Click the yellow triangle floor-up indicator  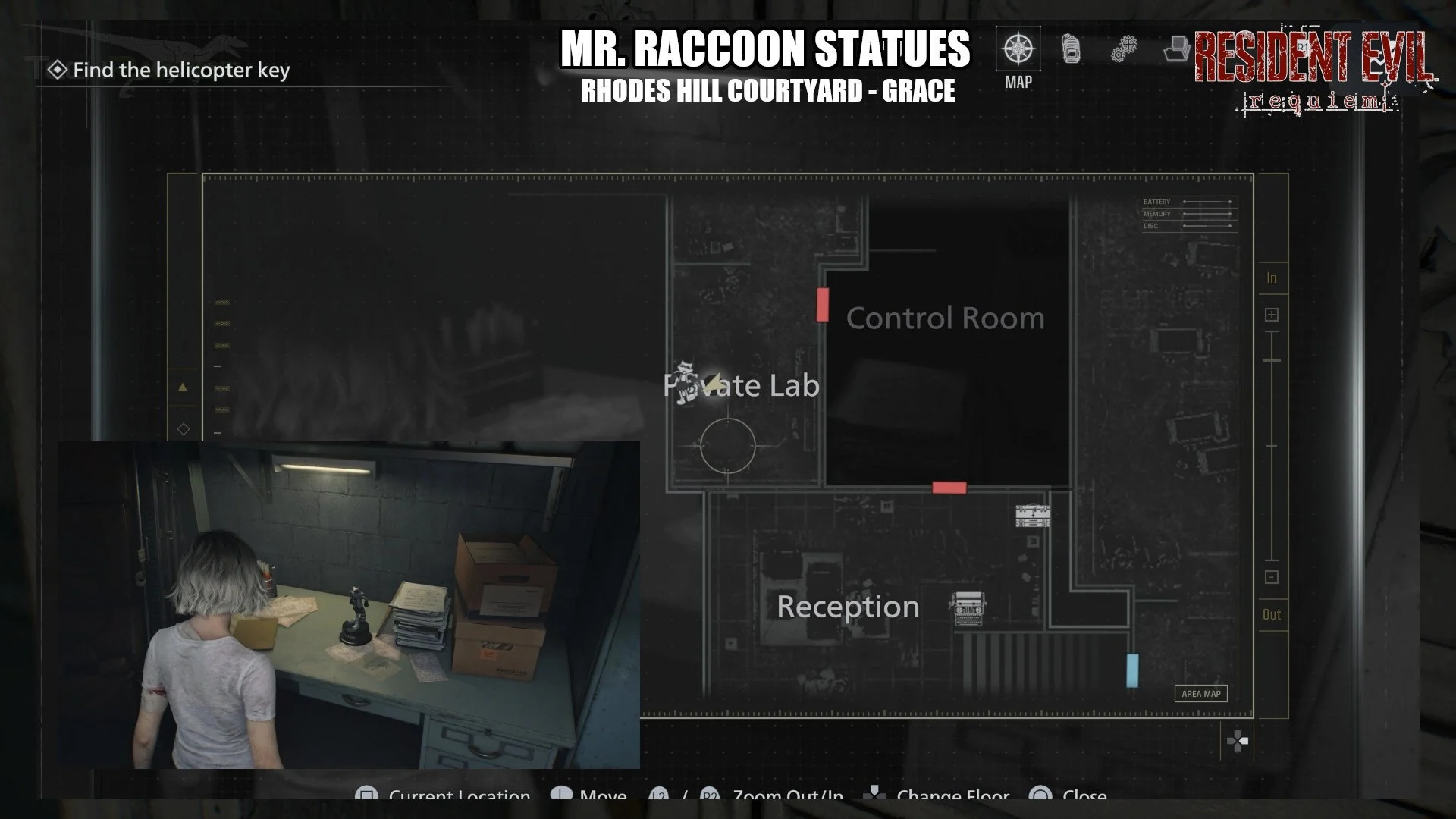(183, 387)
